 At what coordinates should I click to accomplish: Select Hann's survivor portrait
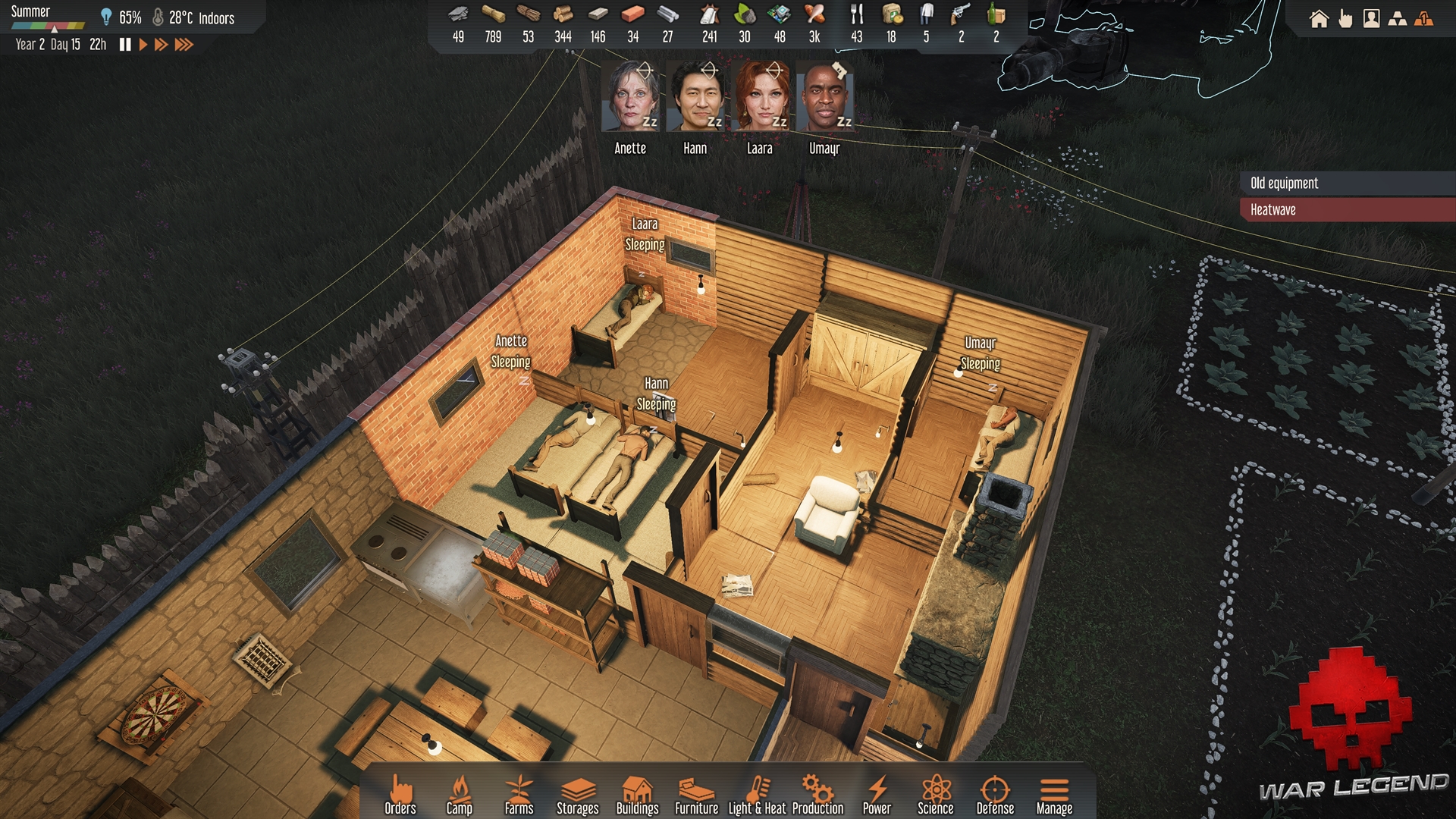(695, 97)
